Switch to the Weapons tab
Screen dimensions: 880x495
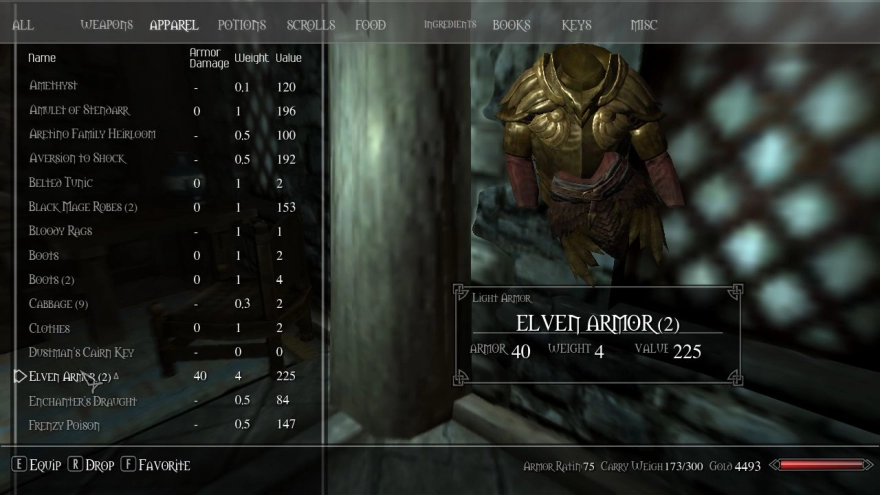click(x=106, y=25)
